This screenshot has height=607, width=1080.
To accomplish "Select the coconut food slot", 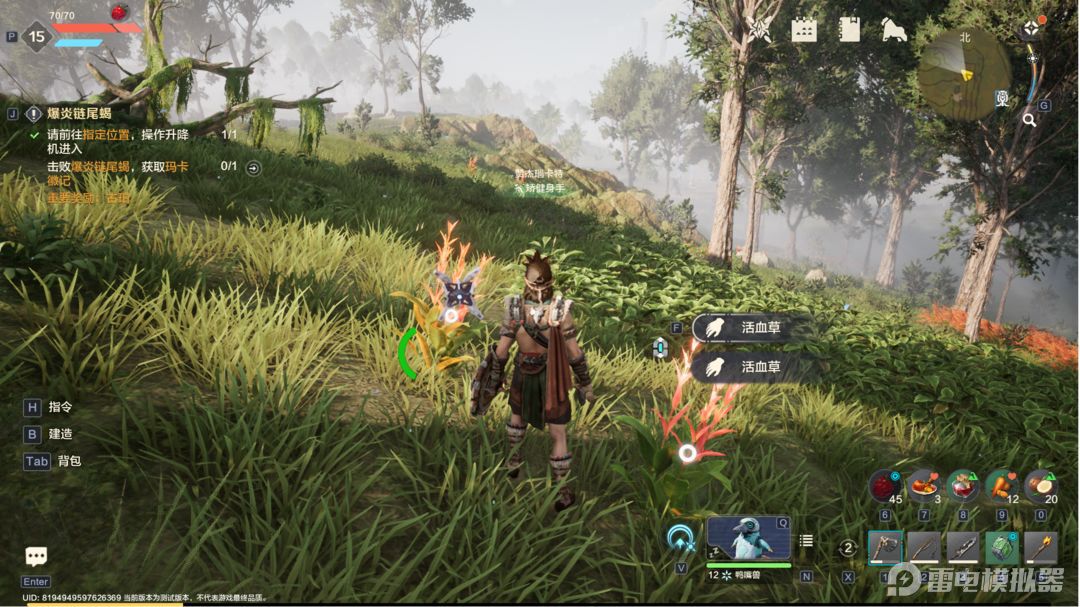I will point(1041,486).
